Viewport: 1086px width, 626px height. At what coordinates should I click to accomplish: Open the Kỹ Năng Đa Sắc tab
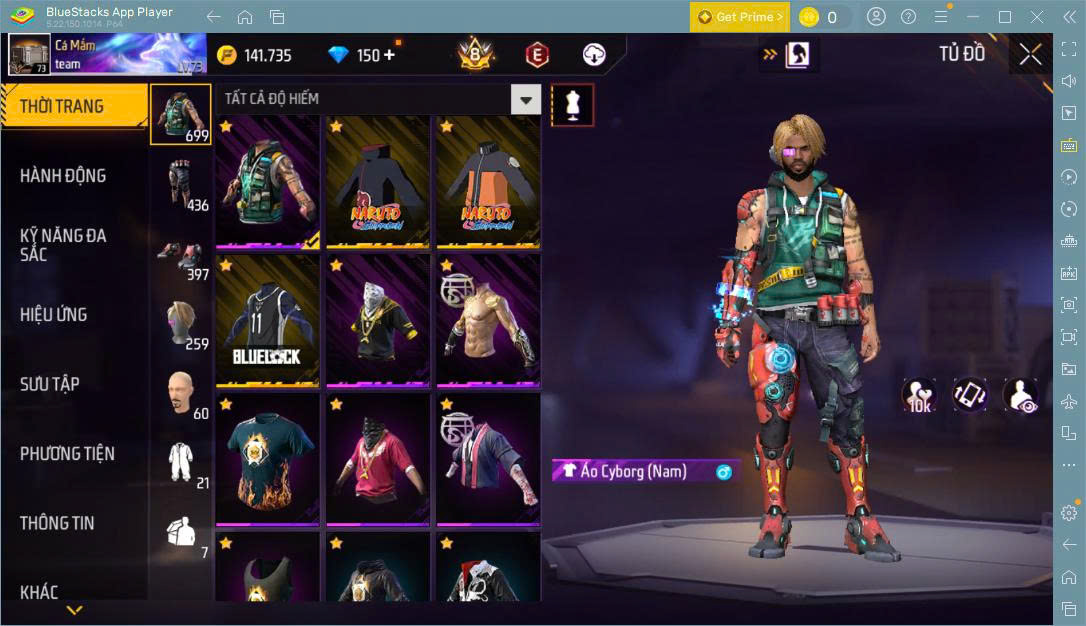pos(63,245)
